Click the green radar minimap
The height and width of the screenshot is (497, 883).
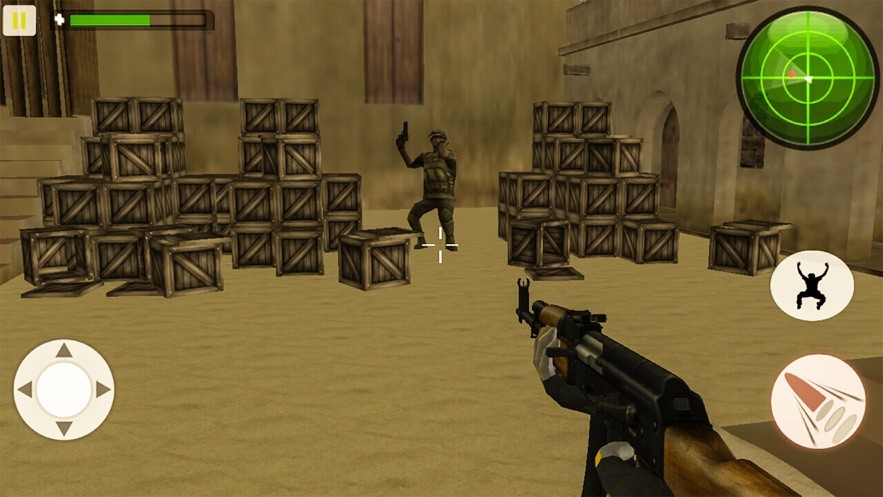(807, 77)
